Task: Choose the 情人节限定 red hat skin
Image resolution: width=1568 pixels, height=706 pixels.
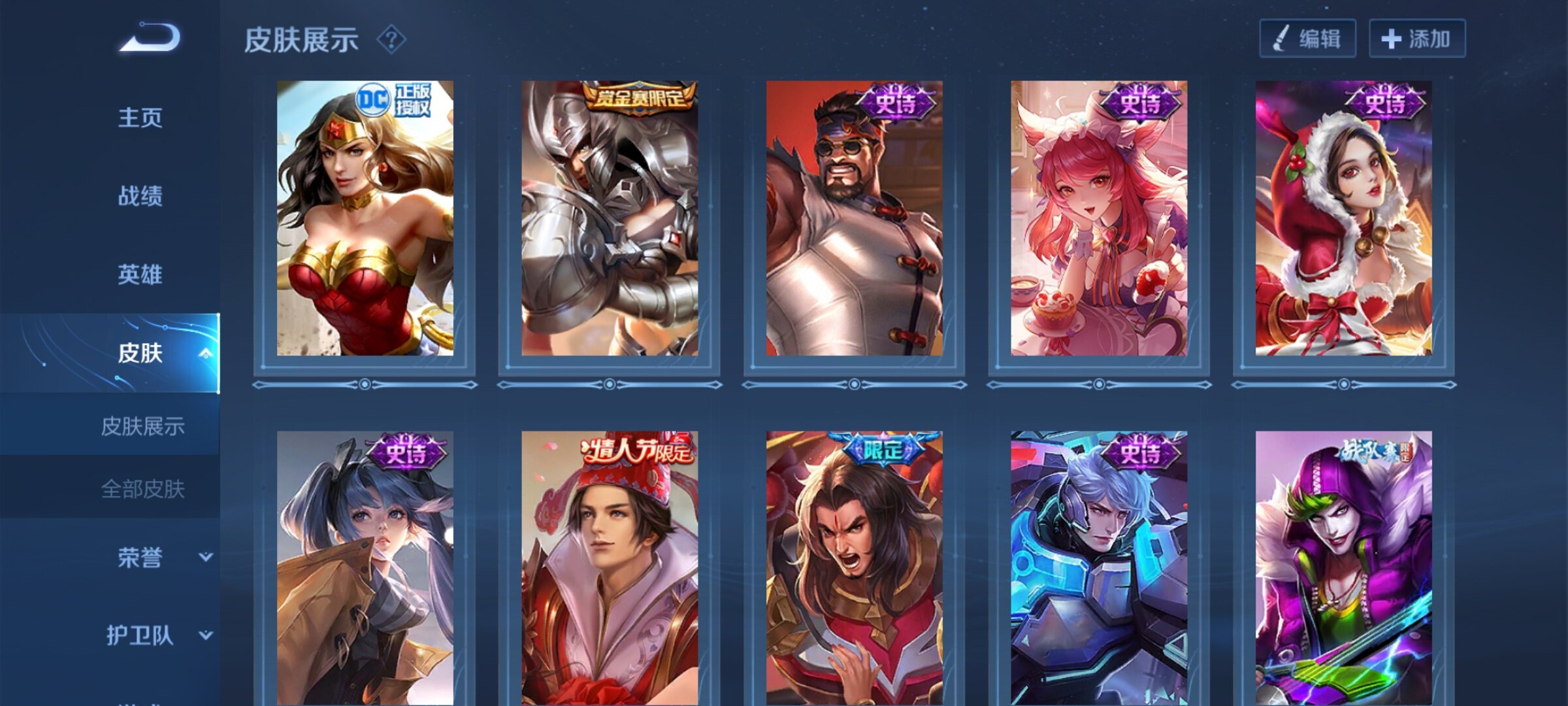Action: pyautogui.click(x=610, y=567)
